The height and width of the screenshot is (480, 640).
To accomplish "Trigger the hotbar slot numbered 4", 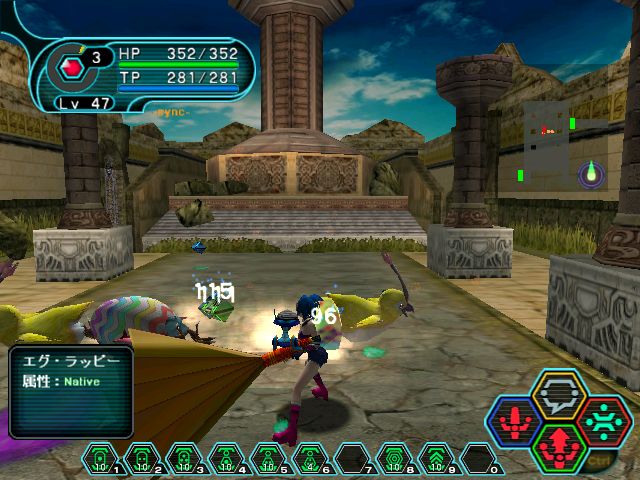I will [x=225, y=458].
